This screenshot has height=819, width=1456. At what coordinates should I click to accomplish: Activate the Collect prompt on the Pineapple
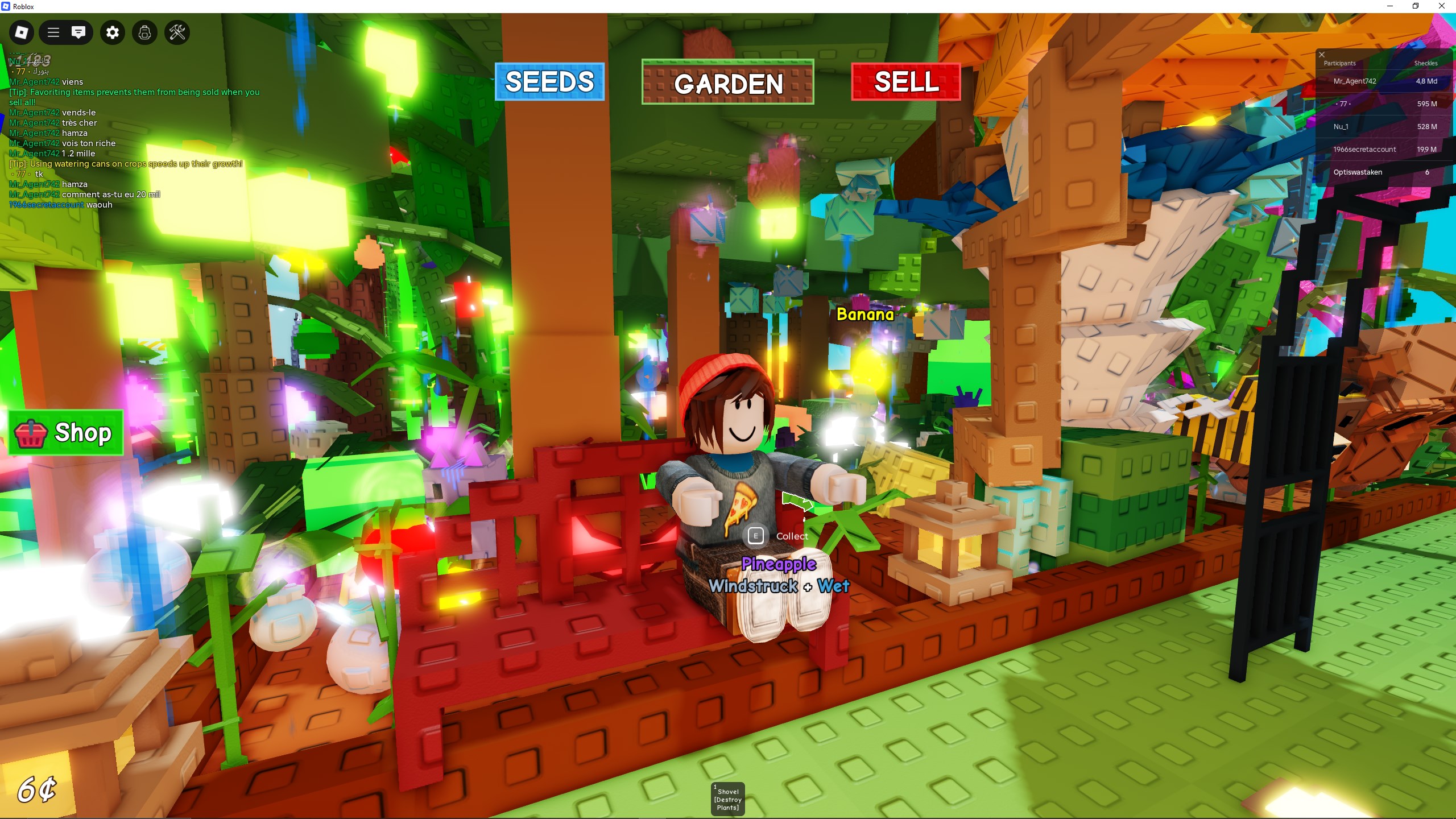click(755, 536)
